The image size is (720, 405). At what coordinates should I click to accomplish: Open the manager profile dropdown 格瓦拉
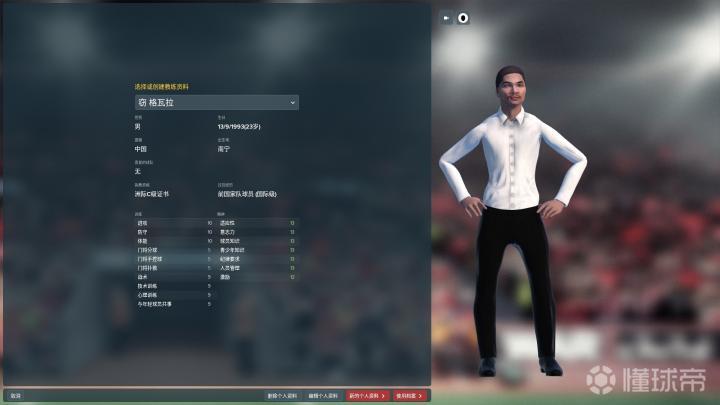tap(216, 102)
